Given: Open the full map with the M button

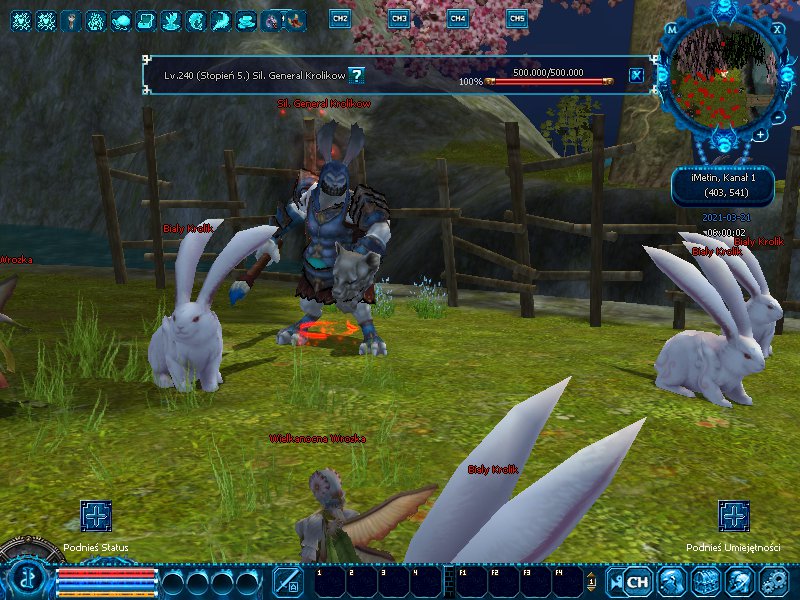Looking at the screenshot, I should (672, 30).
